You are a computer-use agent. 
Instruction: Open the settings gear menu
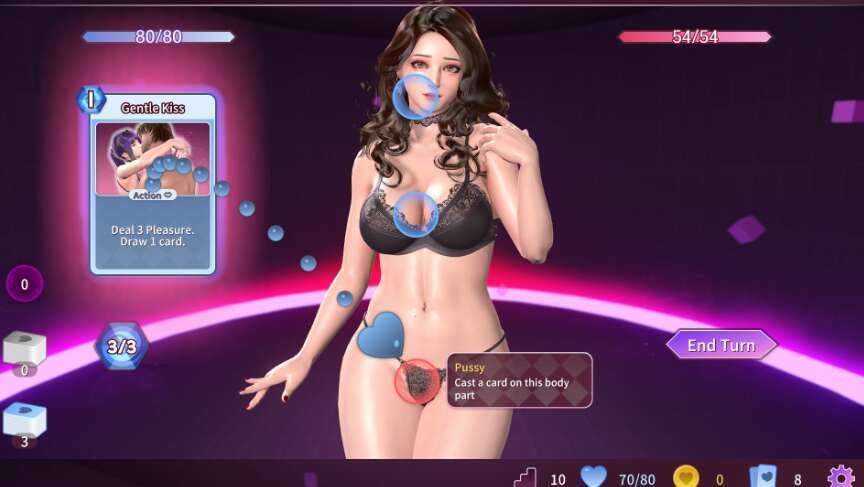(x=840, y=477)
